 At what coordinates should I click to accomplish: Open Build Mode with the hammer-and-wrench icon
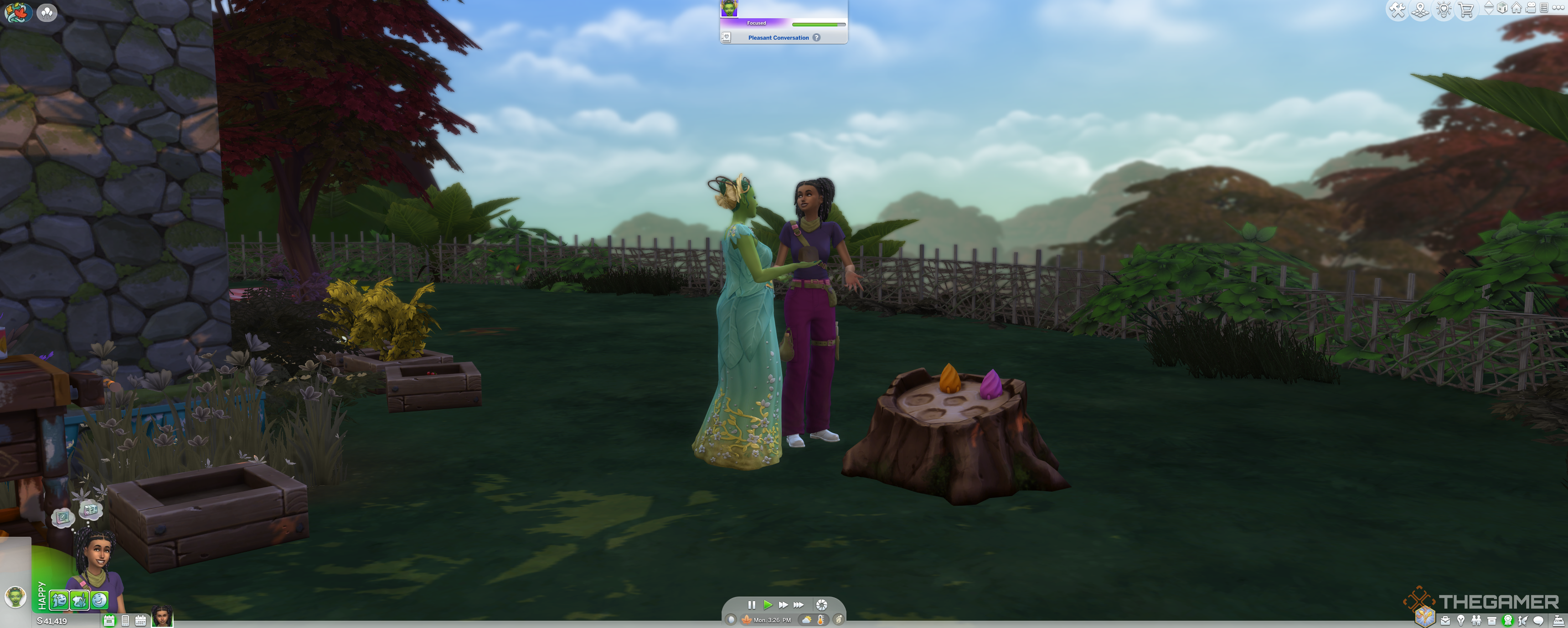(1397, 10)
